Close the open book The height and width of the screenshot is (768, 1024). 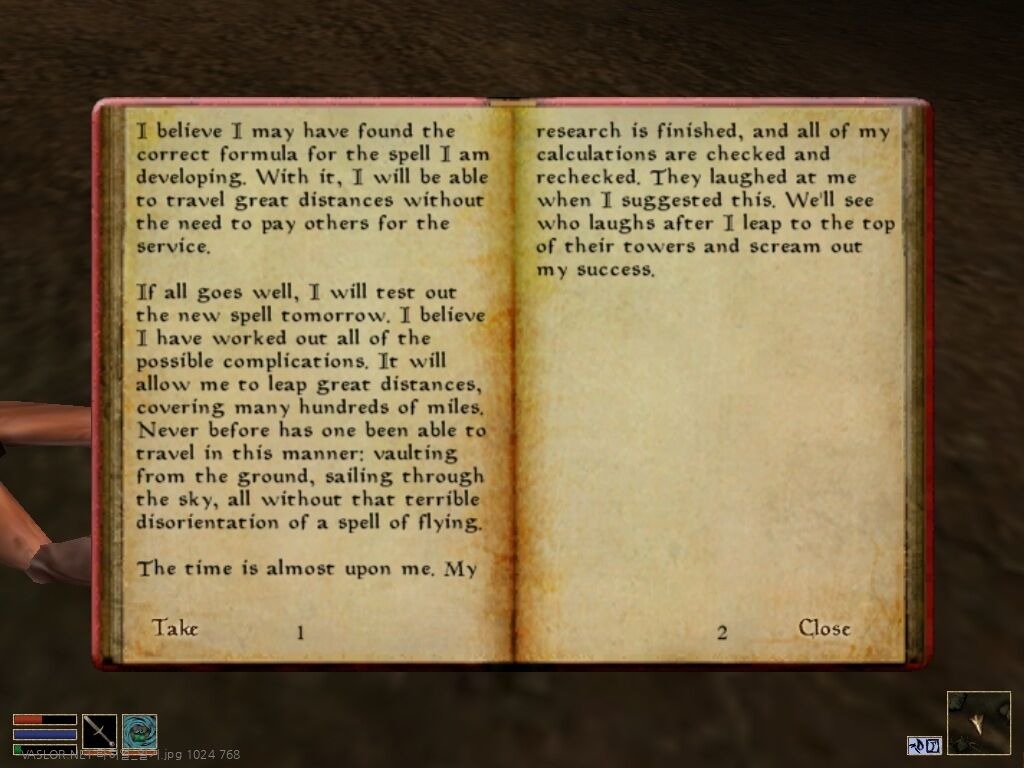tap(824, 628)
